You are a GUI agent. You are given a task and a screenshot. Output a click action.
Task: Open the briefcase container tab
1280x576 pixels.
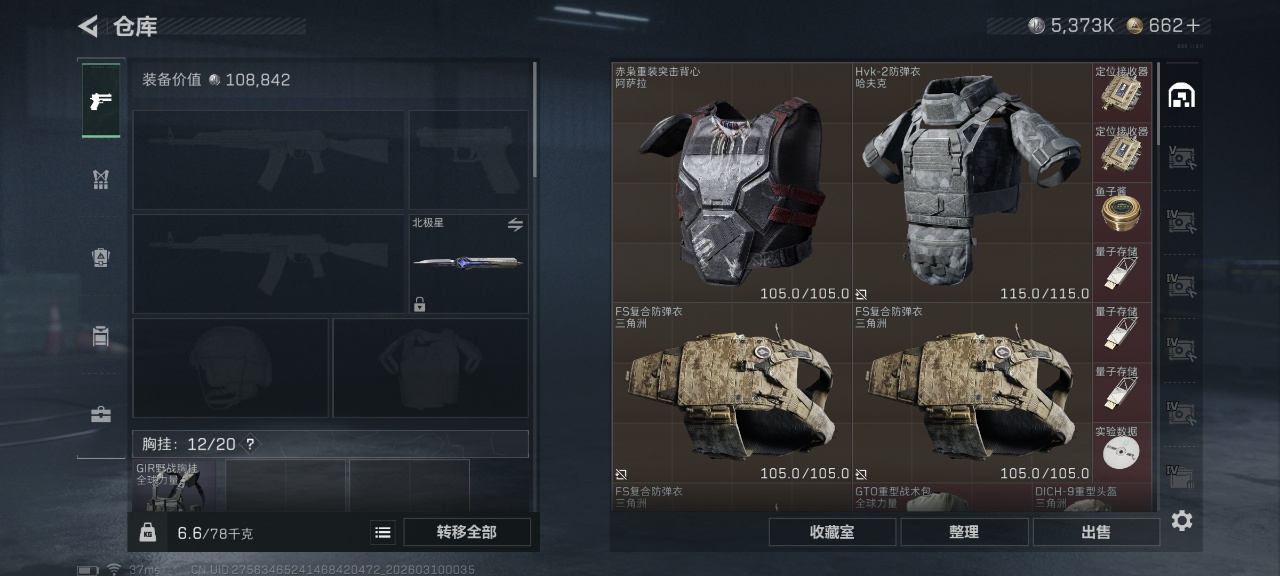tap(101, 414)
